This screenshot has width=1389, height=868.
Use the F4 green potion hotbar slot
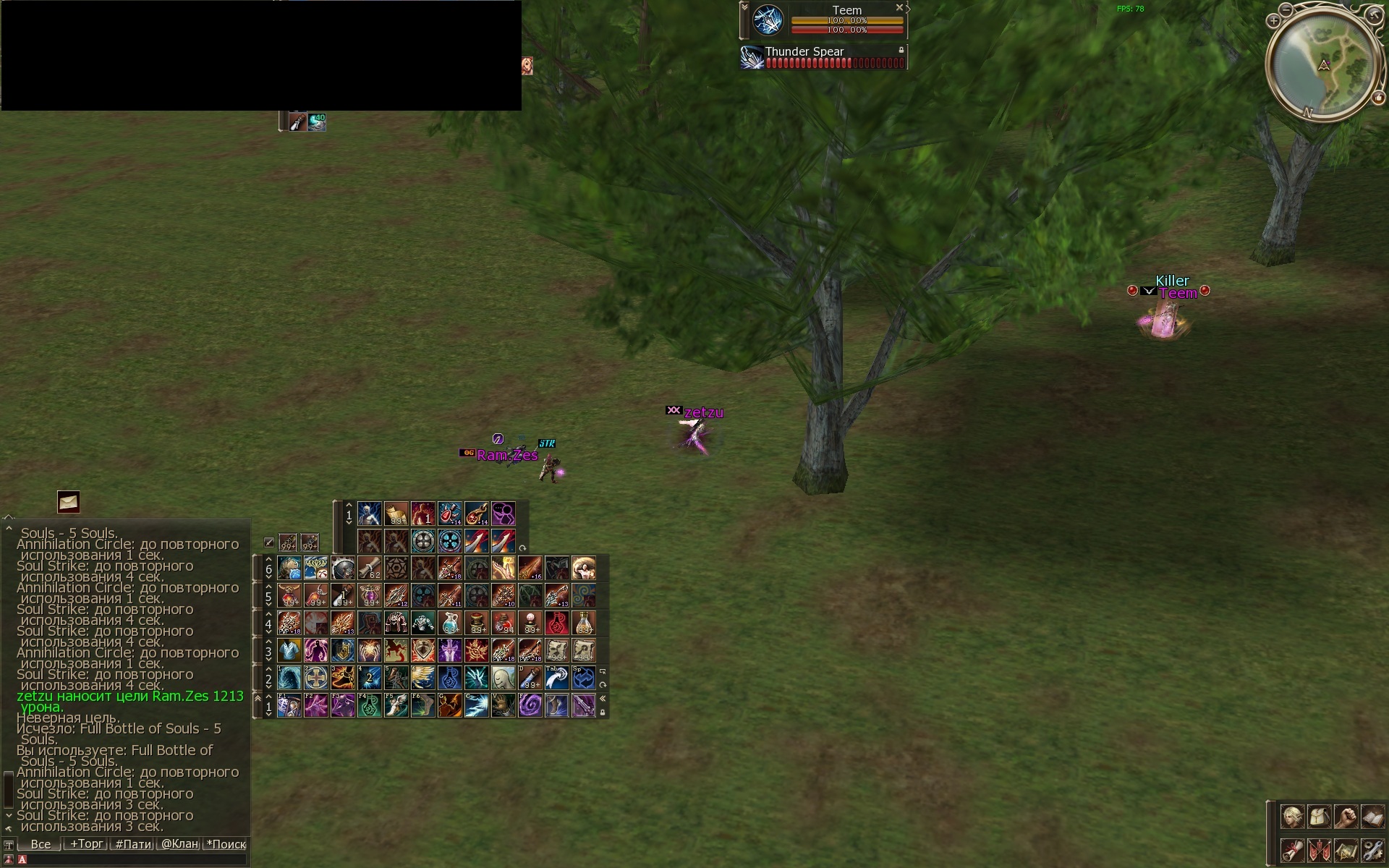coord(369,705)
